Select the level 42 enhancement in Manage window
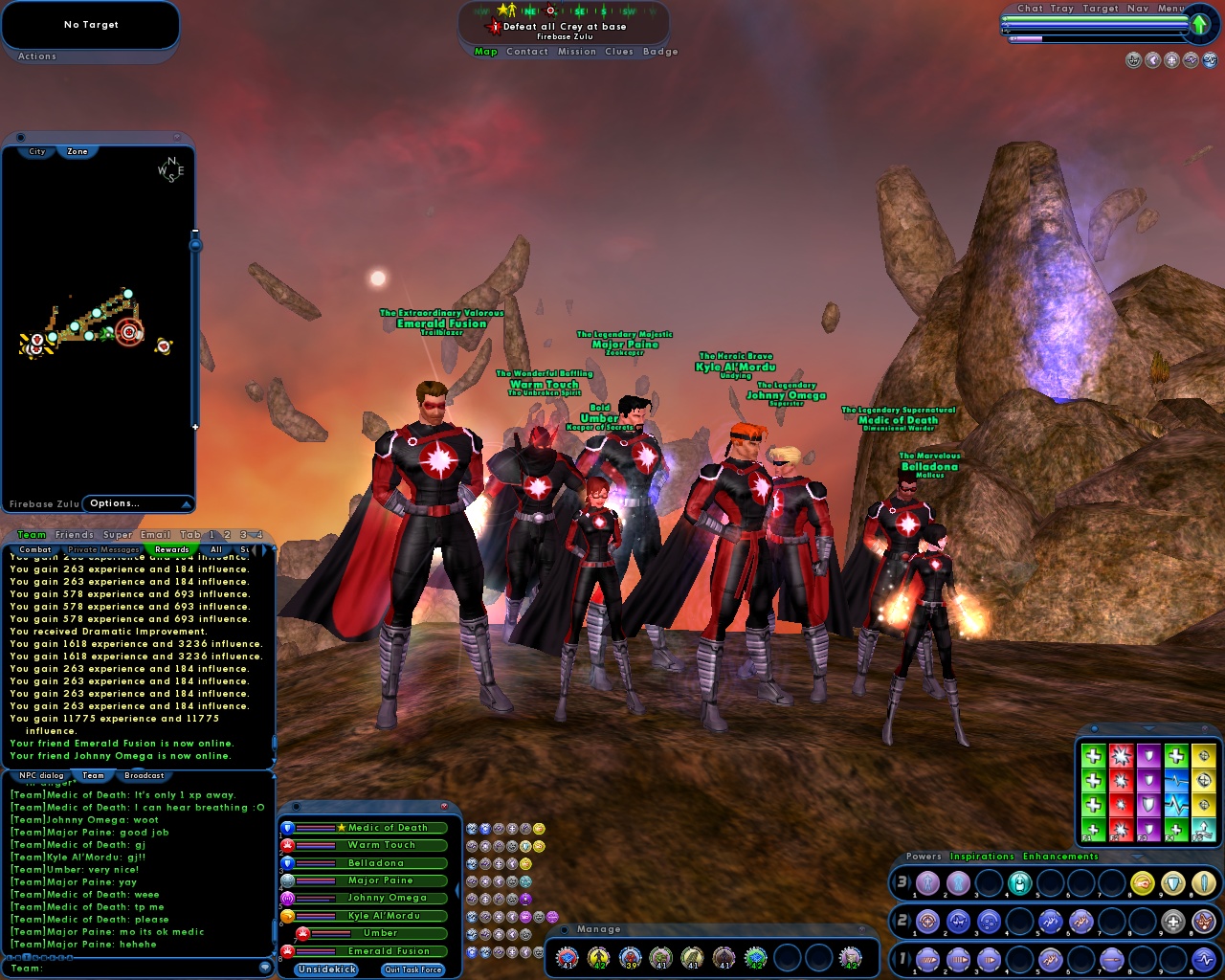Screen dimensions: 1225x980 [599, 957]
